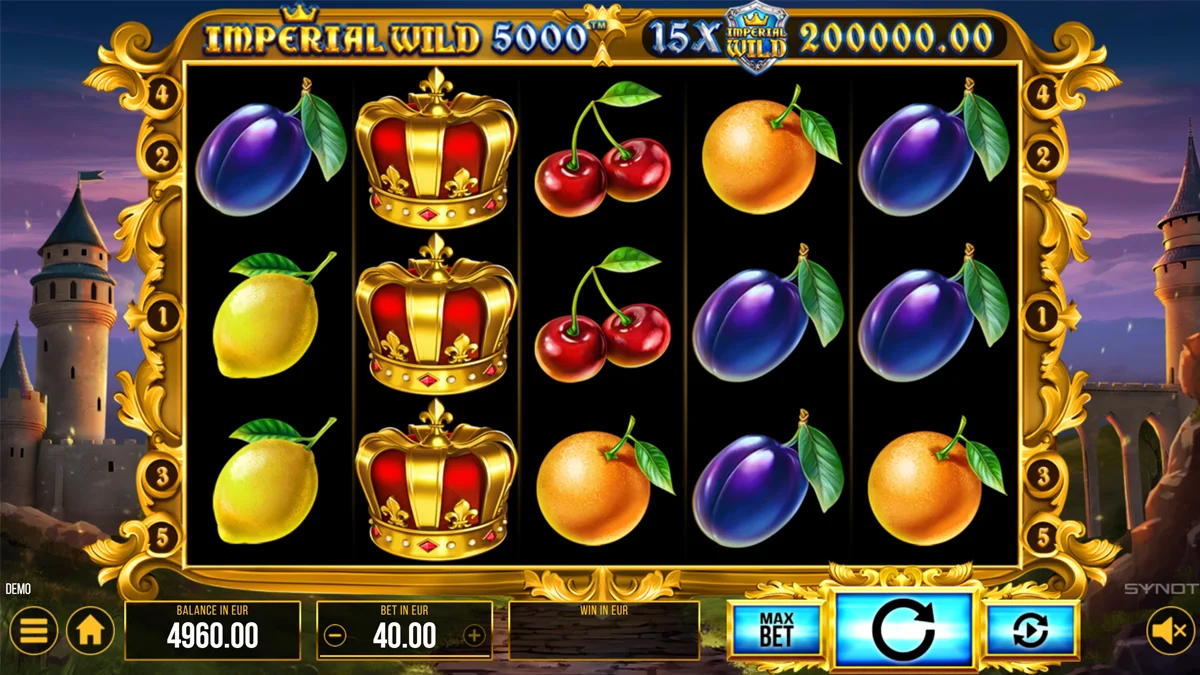Set the maximum bet with MAX BET

(x=776, y=630)
